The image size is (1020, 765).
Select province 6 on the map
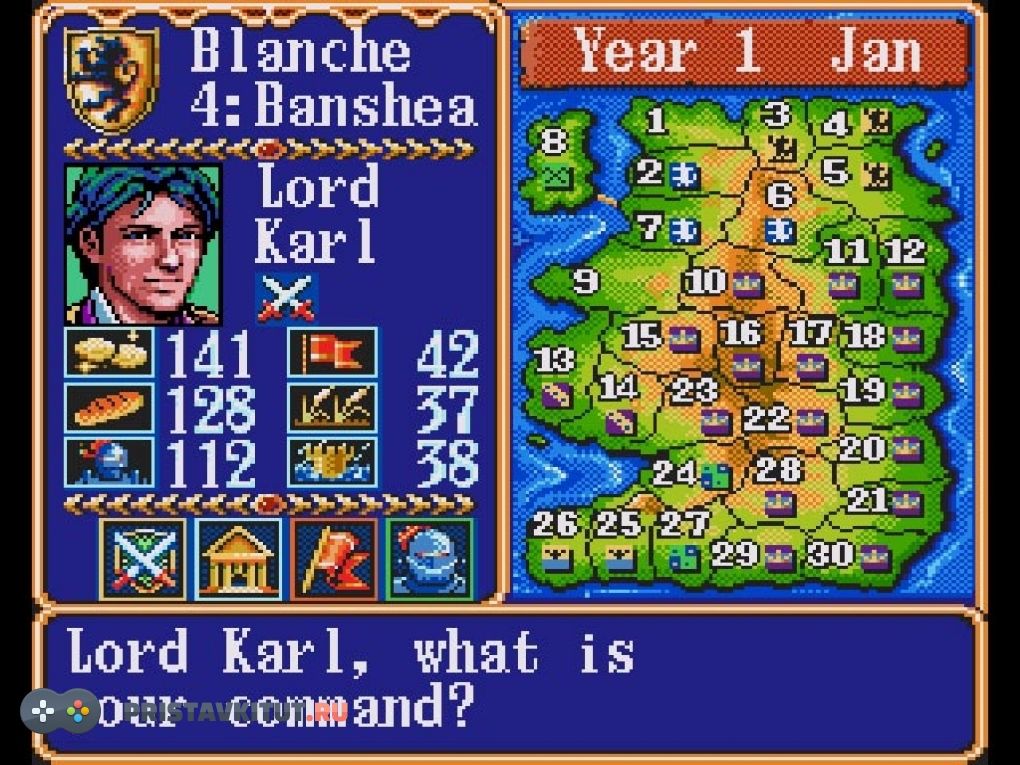coord(780,194)
